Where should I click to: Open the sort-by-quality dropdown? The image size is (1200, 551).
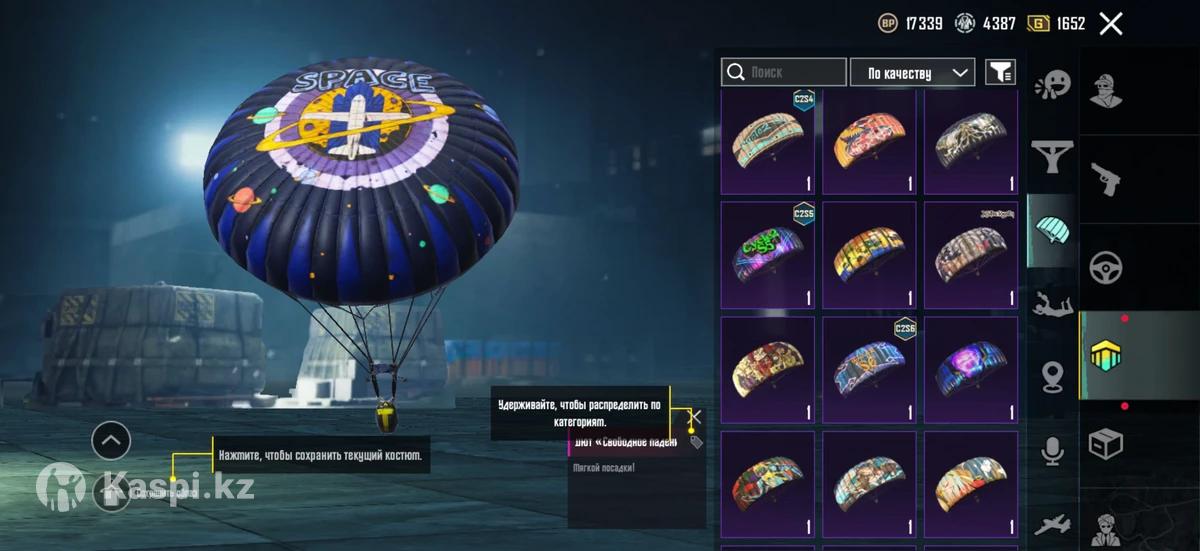point(912,72)
